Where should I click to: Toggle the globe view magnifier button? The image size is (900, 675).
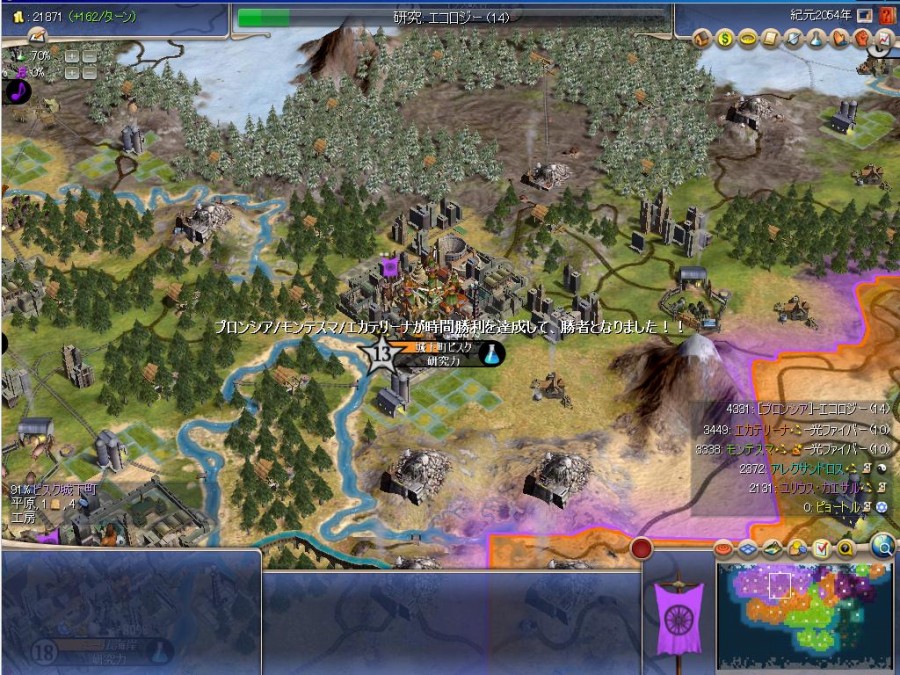click(881, 546)
